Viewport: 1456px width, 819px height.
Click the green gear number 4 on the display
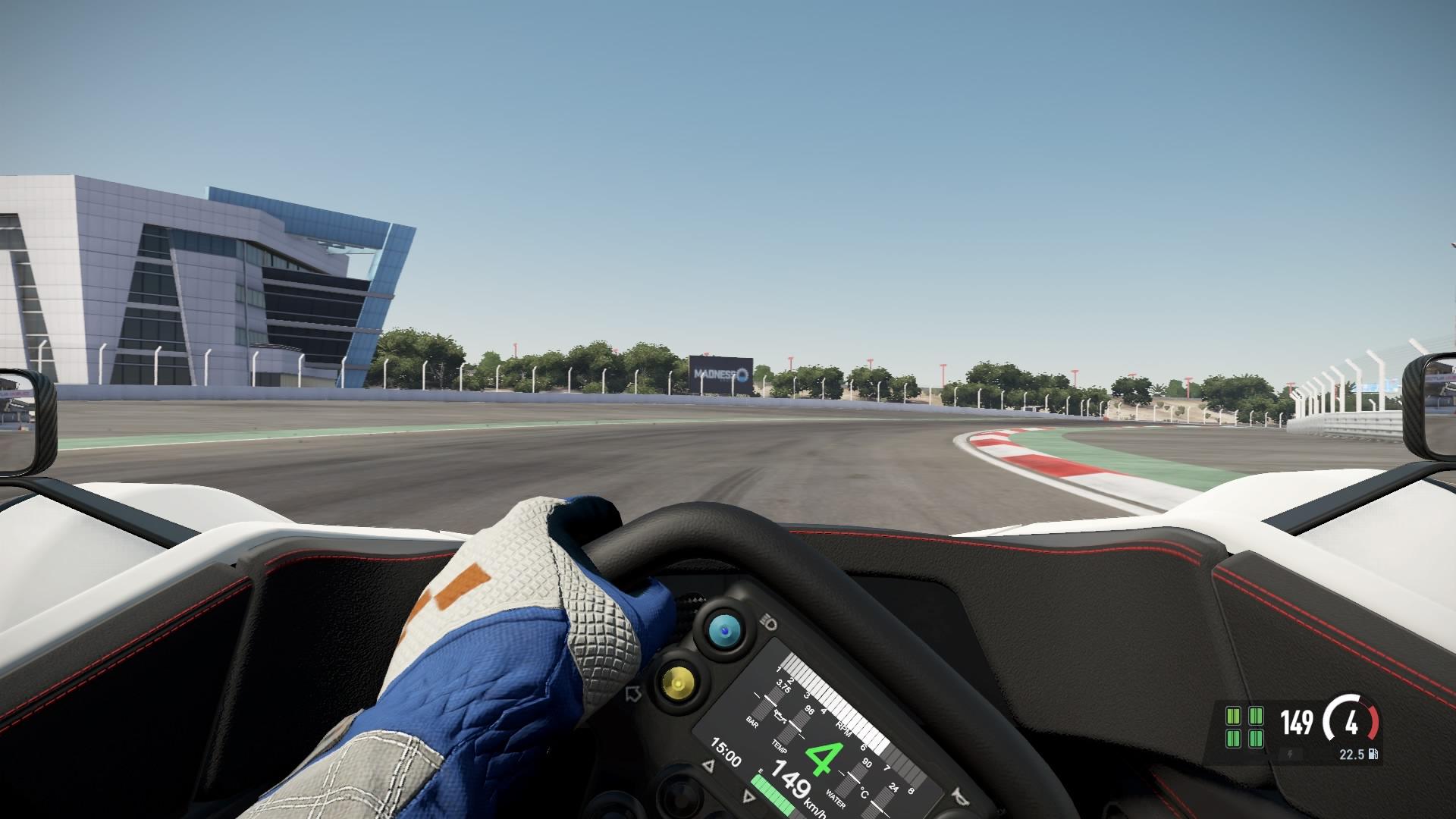(x=824, y=758)
